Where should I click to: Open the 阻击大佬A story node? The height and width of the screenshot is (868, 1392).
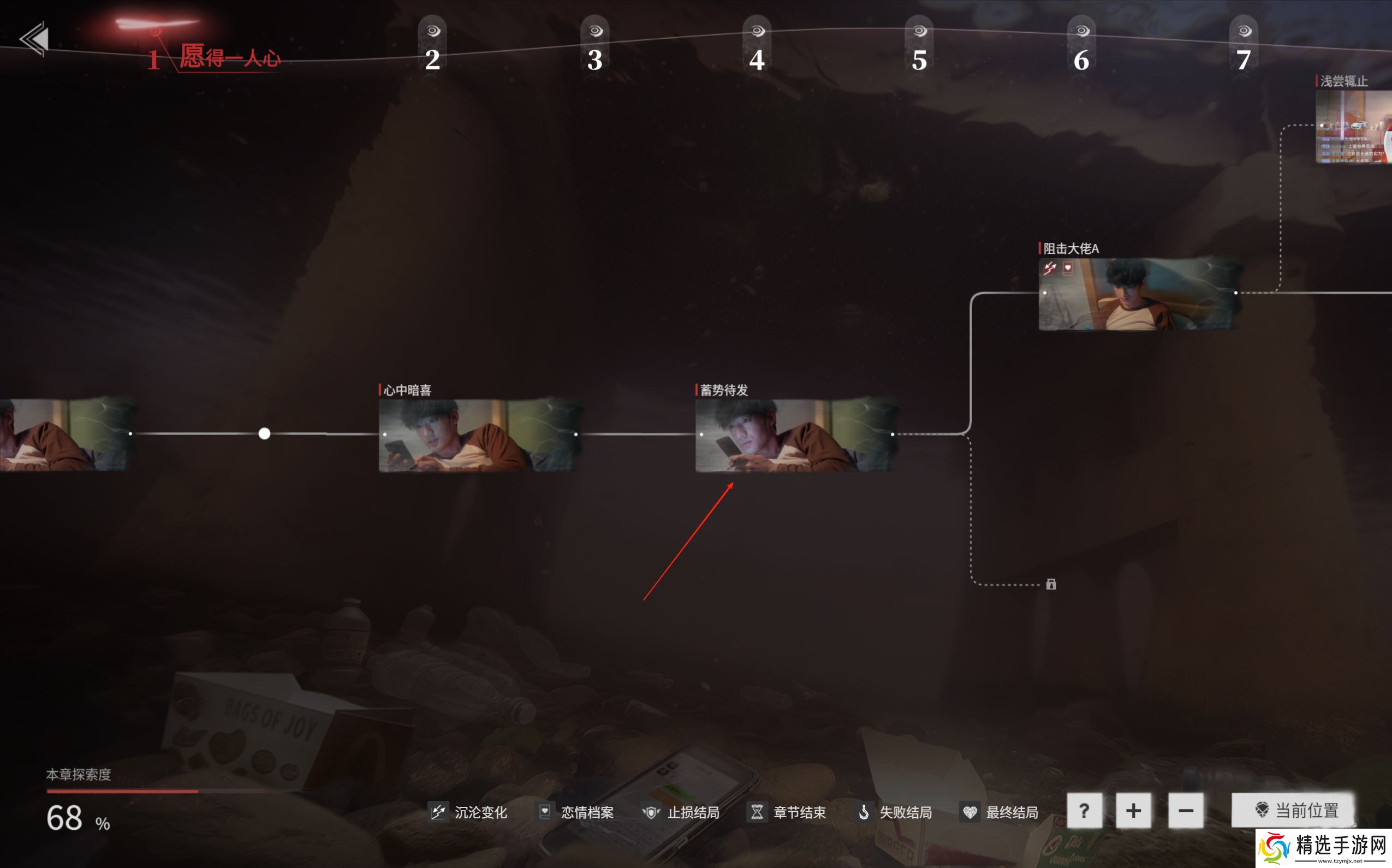(x=1139, y=294)
